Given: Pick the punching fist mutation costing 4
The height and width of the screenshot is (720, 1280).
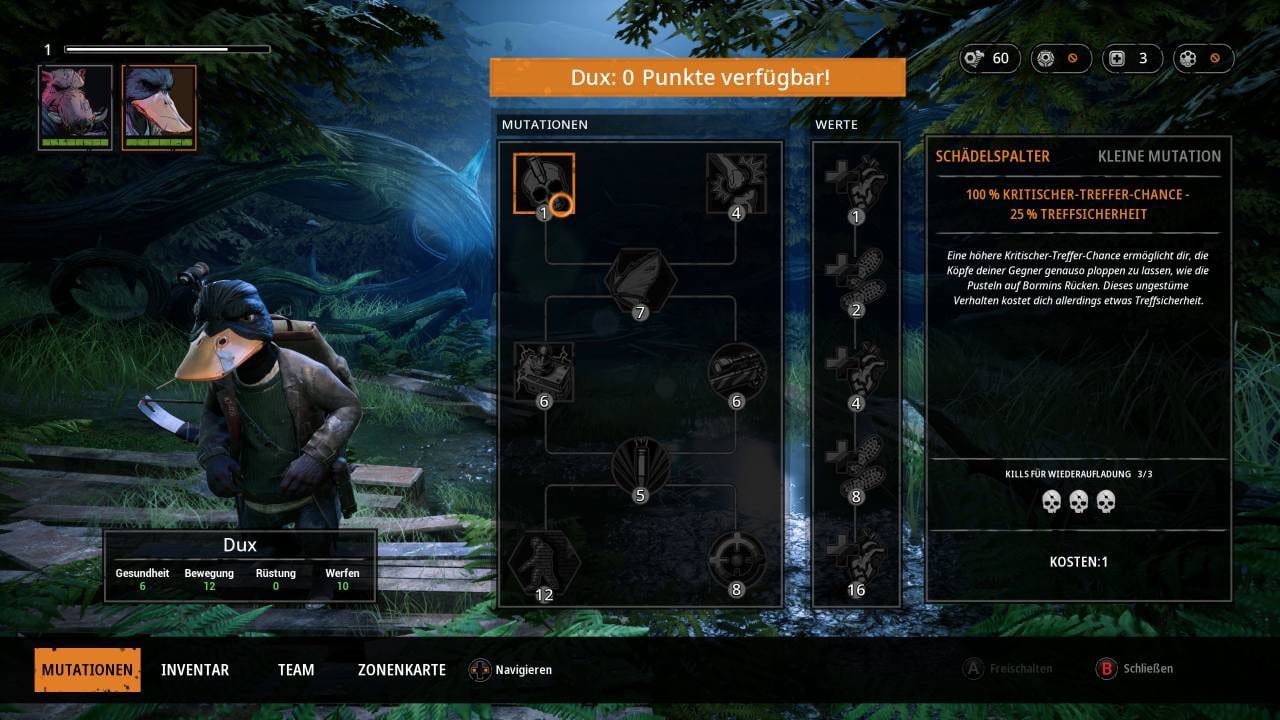Looking at the screenshot, I should pyautogui.click(x=736, y=183).
